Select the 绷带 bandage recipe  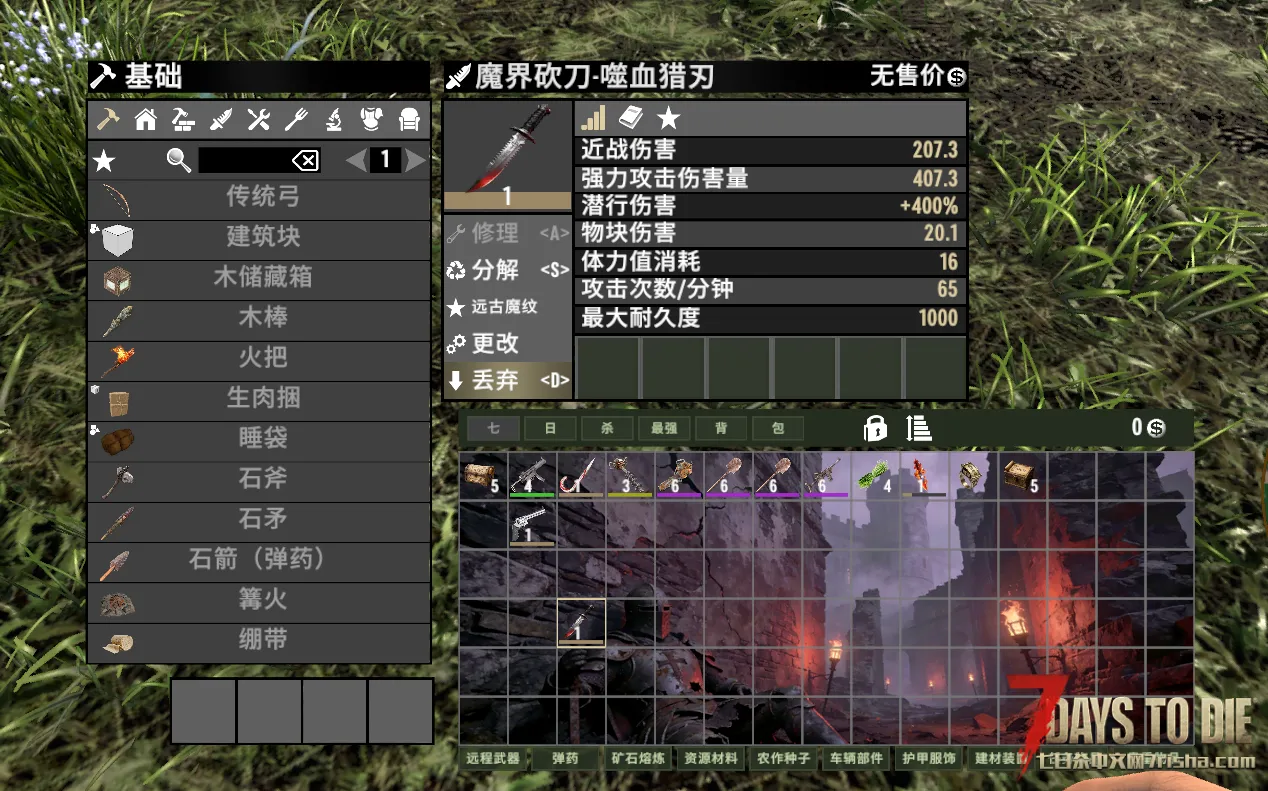tap(260, 640)
